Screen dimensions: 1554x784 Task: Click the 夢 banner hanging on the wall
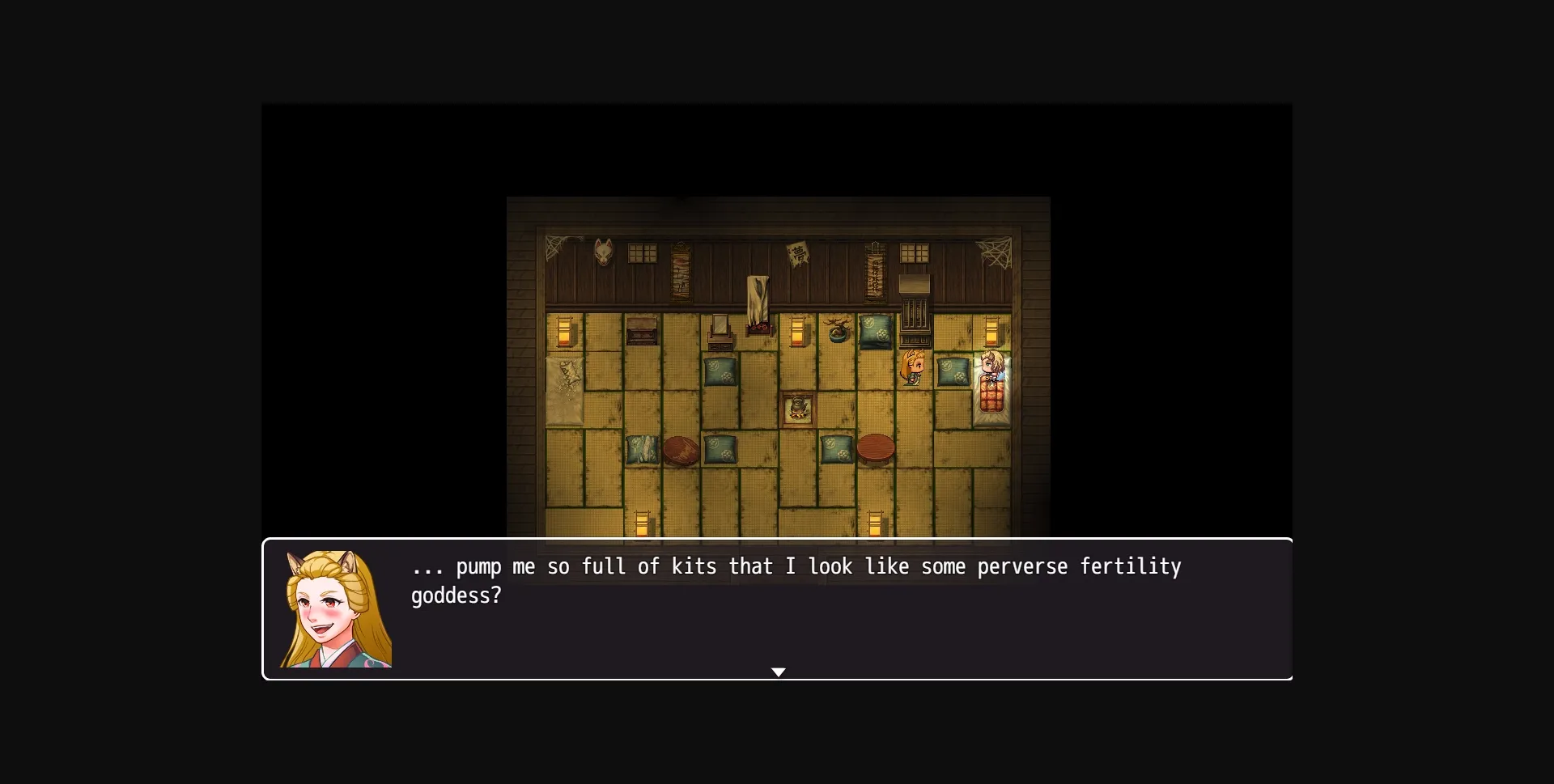point(796,255)
